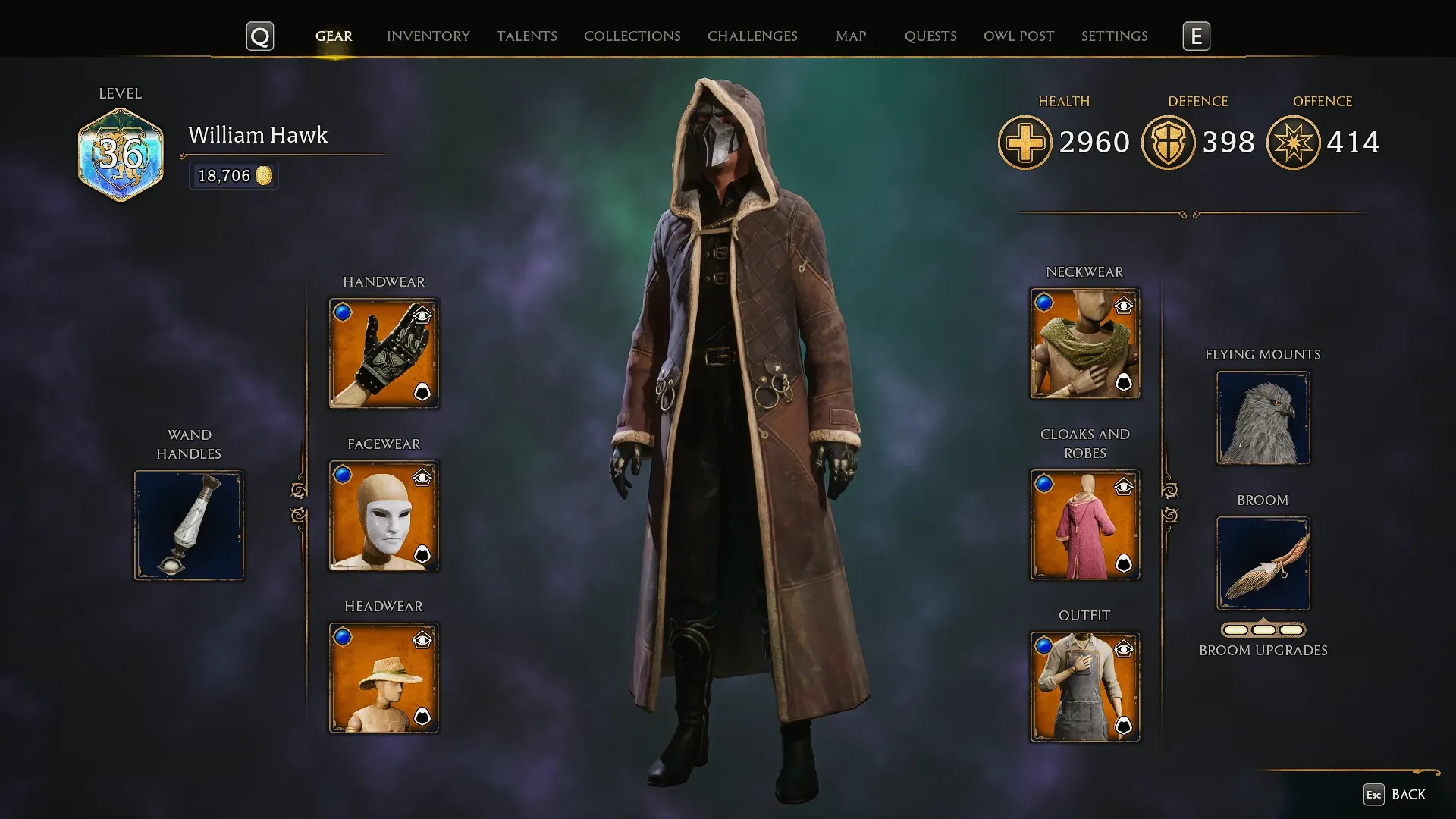Open Challenges from the top navigation
This screenshot has height=819, width=1456.
pyautogui.click(x=752, y=36)
